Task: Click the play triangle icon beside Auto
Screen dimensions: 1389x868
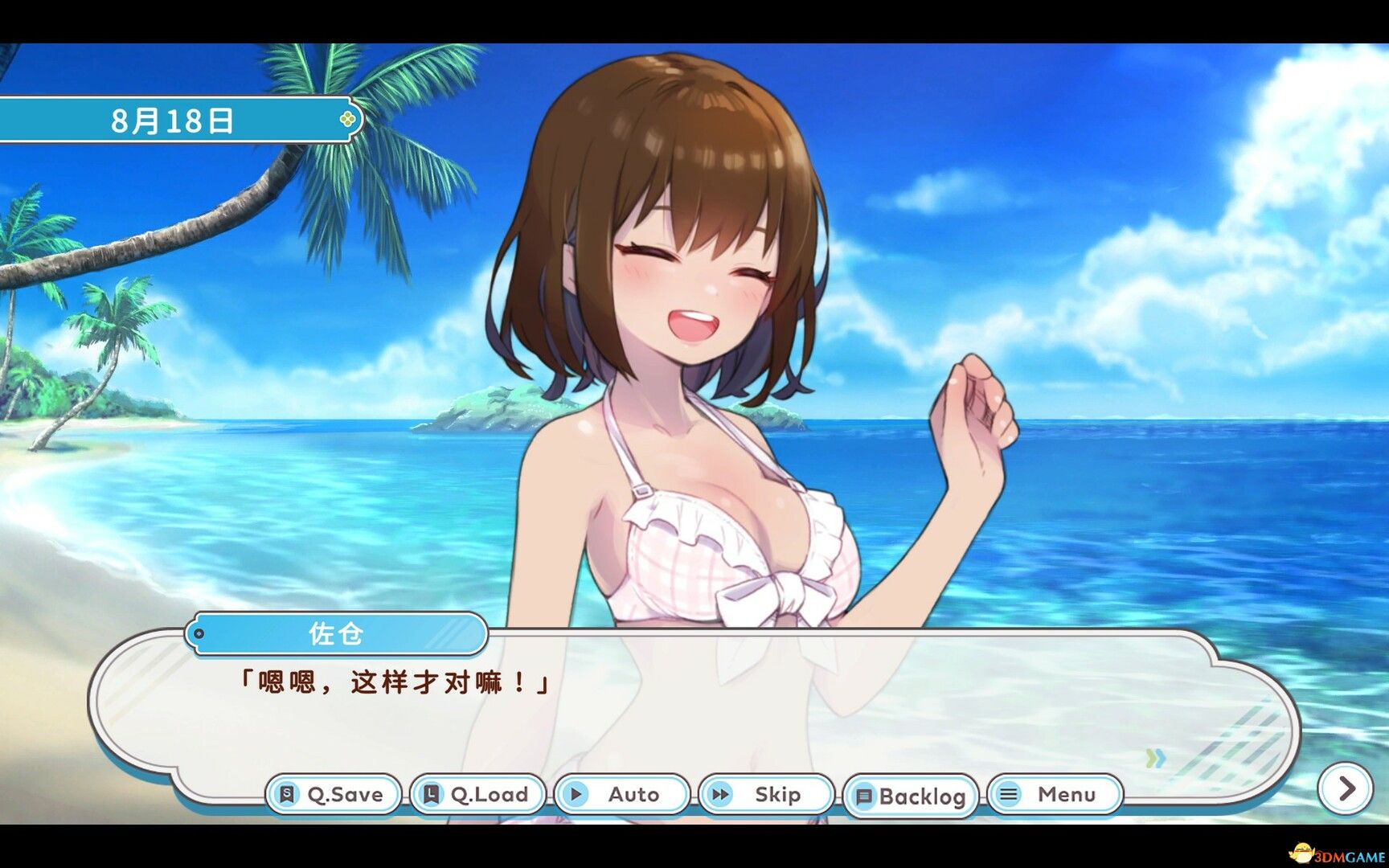Action: coord(576,794)
